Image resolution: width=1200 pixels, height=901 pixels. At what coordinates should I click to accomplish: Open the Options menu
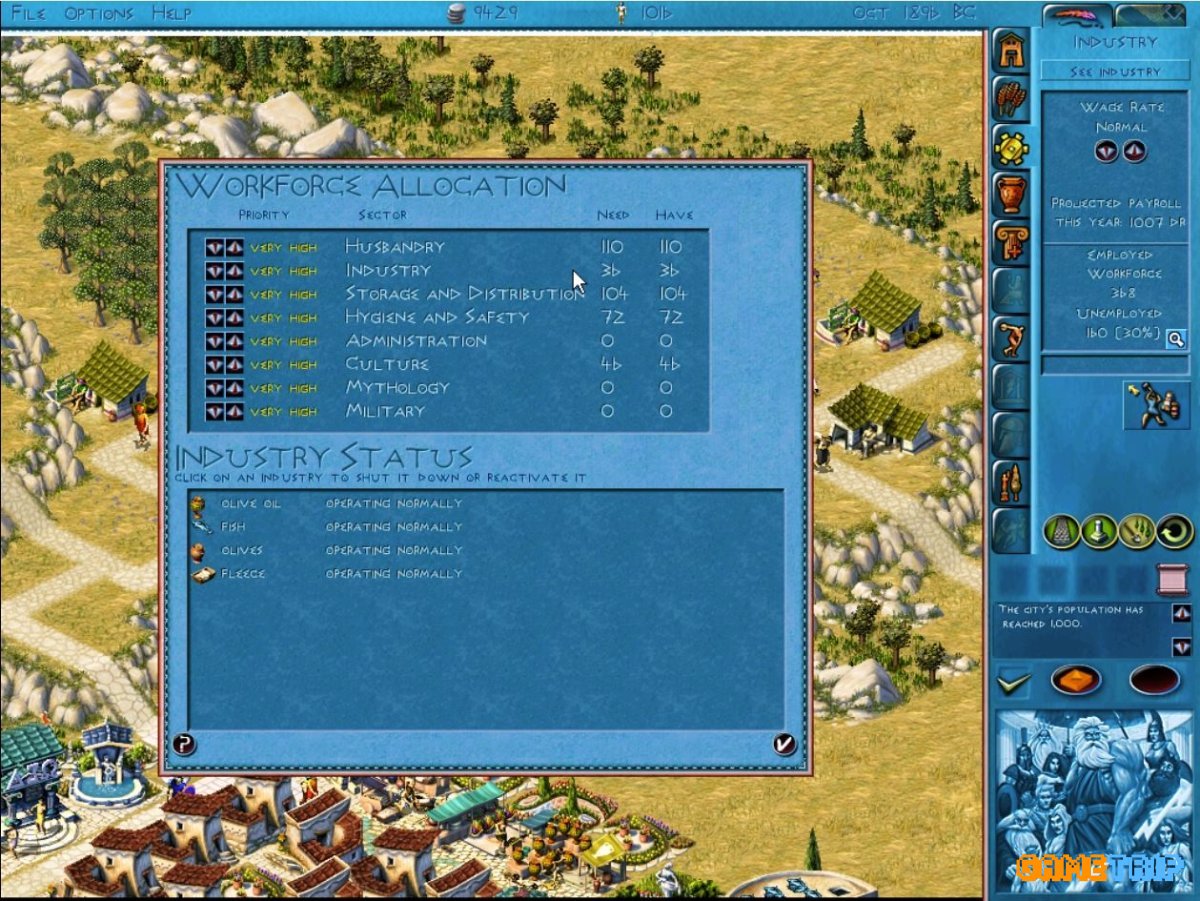point(98,14)
